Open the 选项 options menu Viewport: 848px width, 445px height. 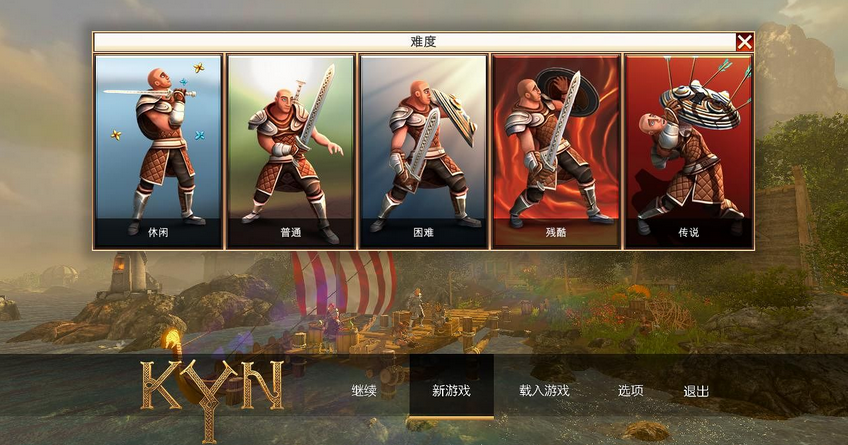(630, 390)
